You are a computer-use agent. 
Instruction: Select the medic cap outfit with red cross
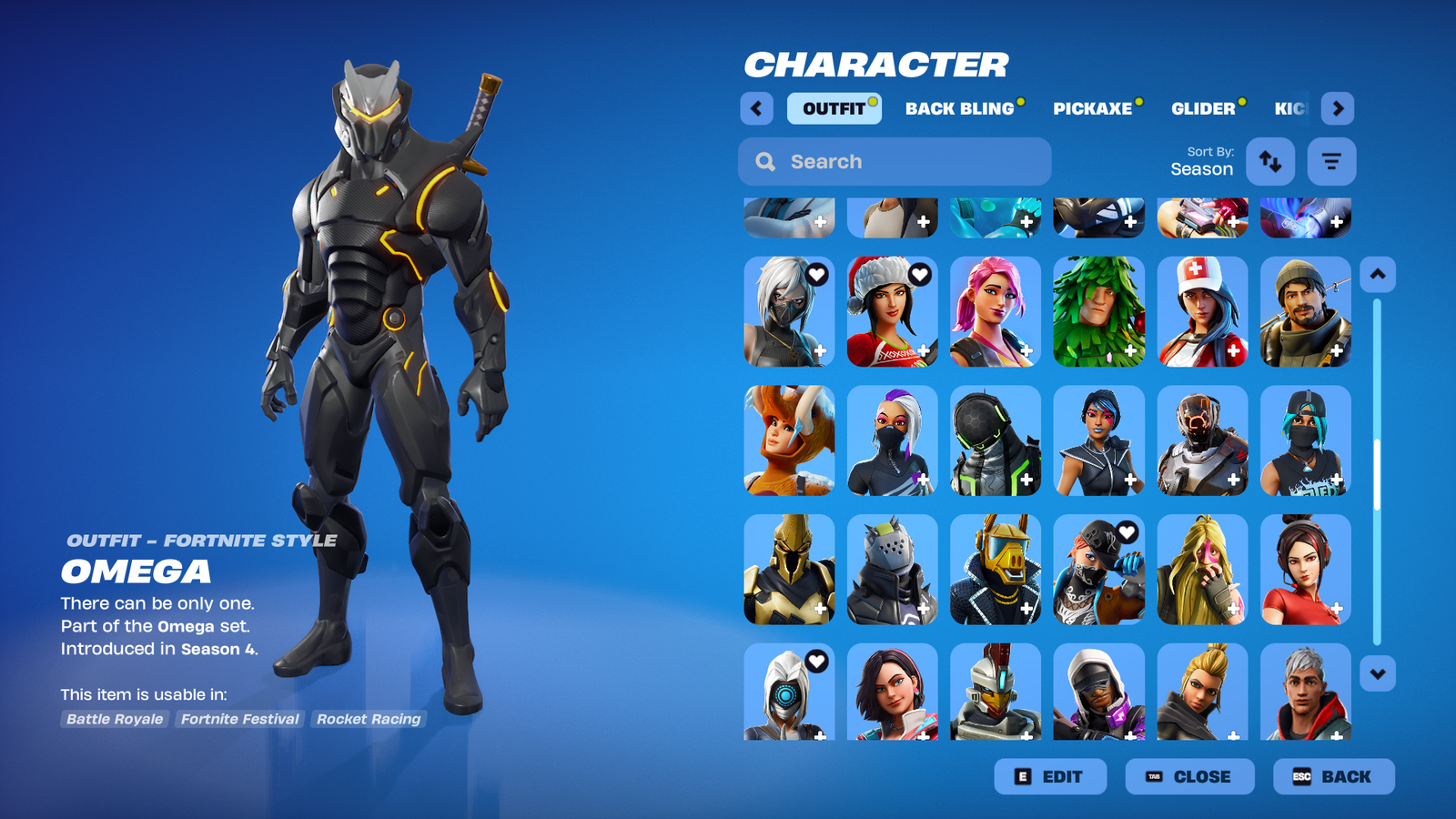point(1202,311)
